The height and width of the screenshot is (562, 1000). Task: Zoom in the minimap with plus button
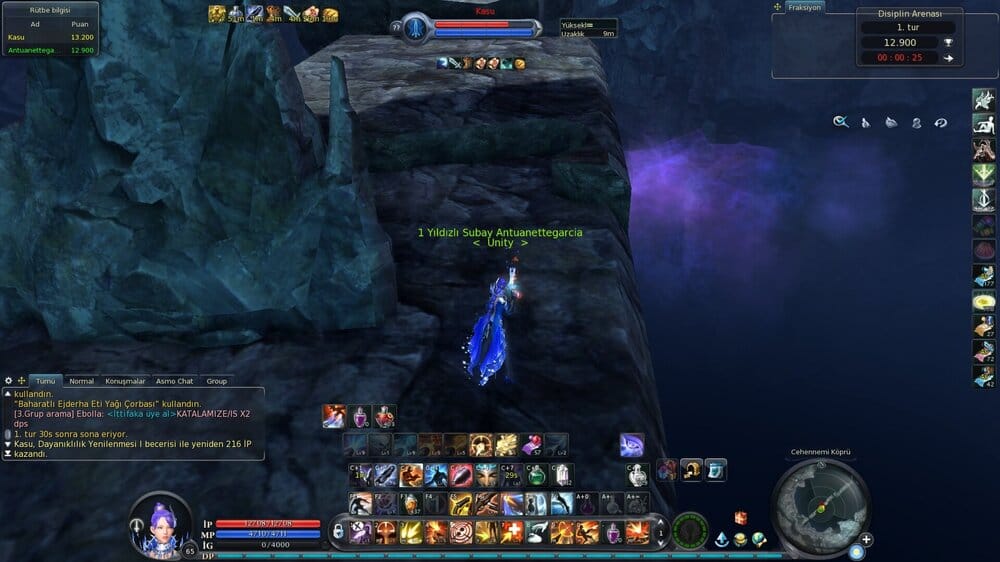tap(866, 539)
